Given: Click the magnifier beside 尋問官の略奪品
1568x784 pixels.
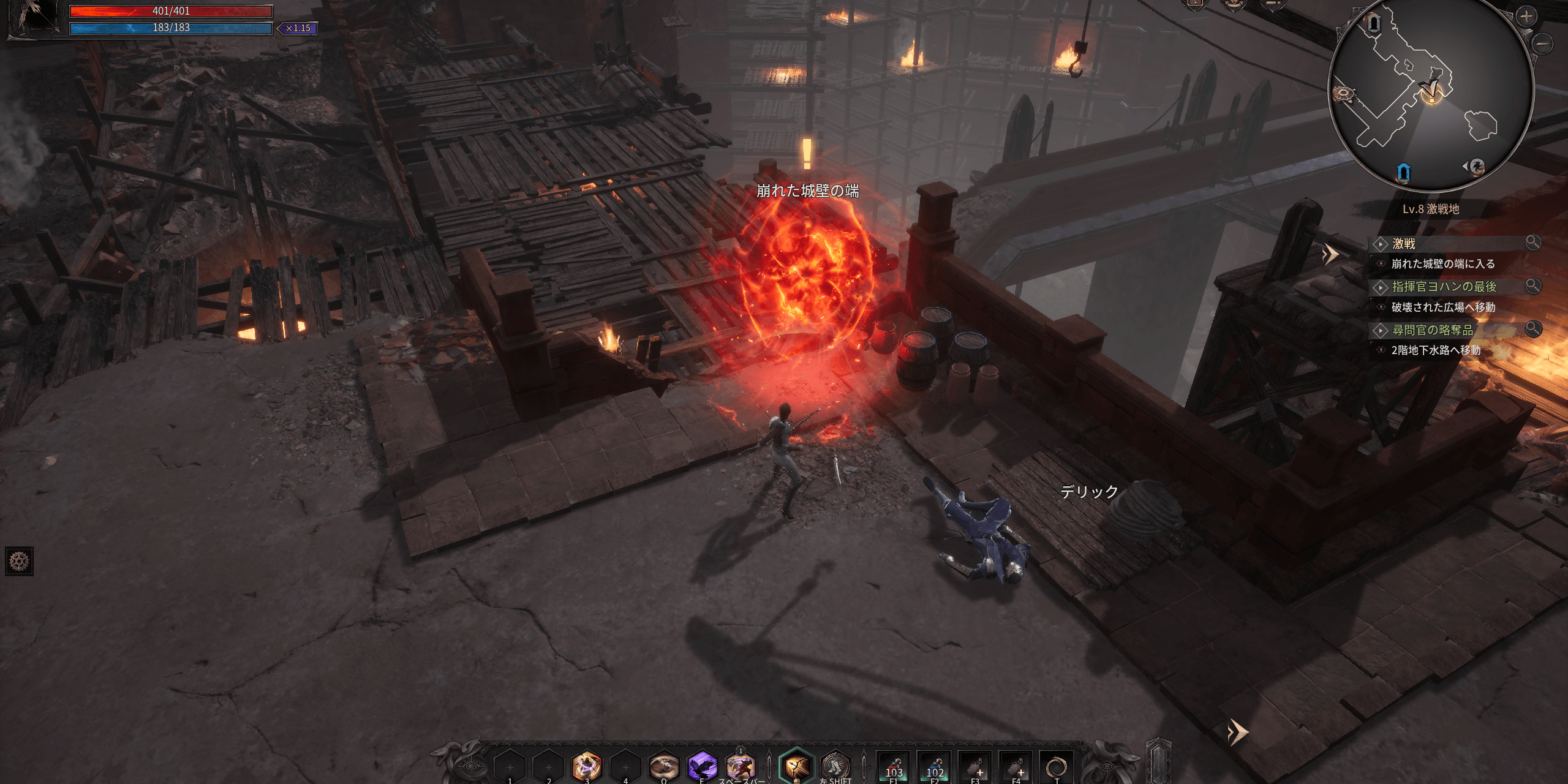Looking at the screenshot, I should point(1533,329).
